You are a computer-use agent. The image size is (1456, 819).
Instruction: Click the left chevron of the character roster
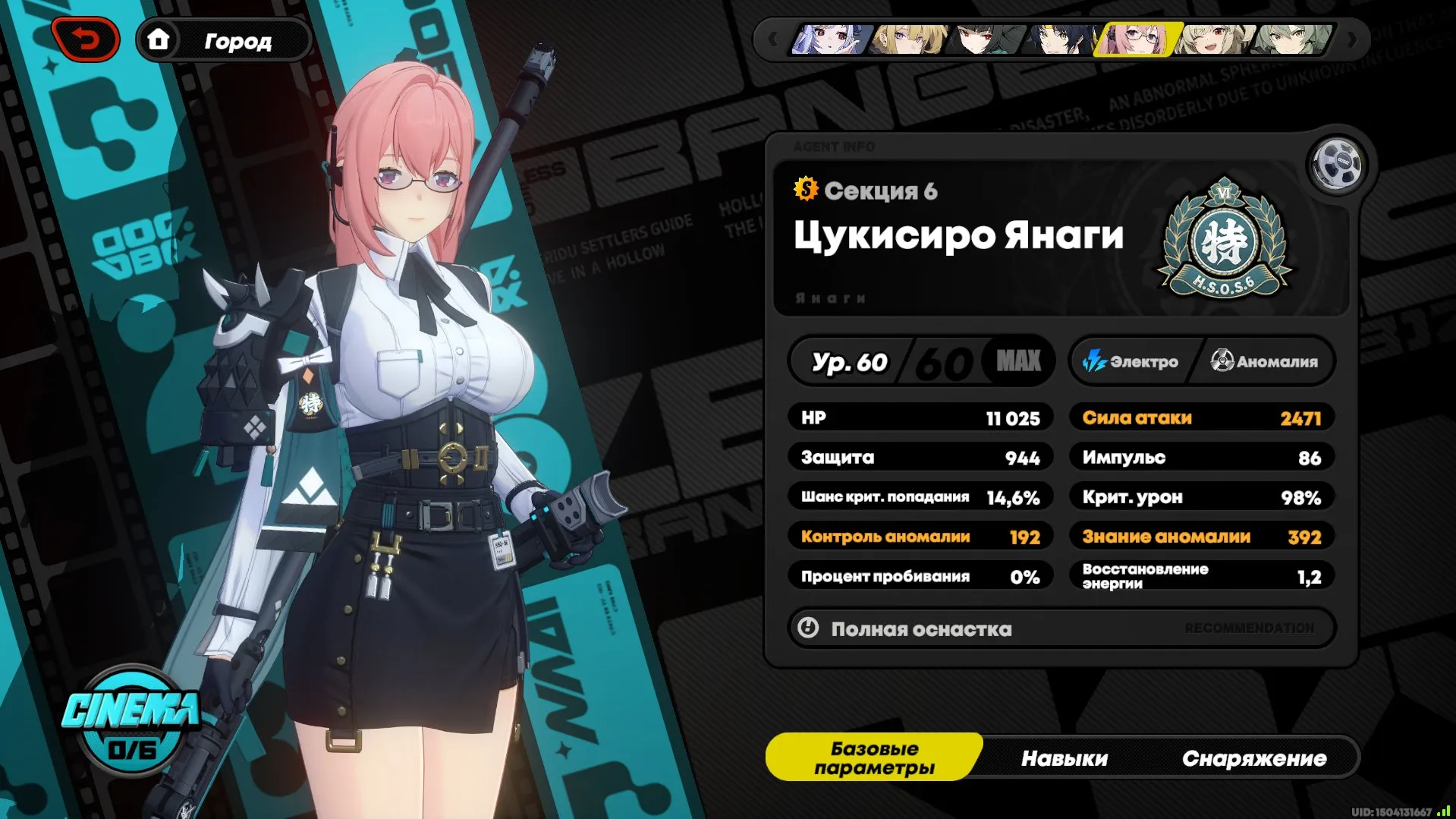[775, 39]
